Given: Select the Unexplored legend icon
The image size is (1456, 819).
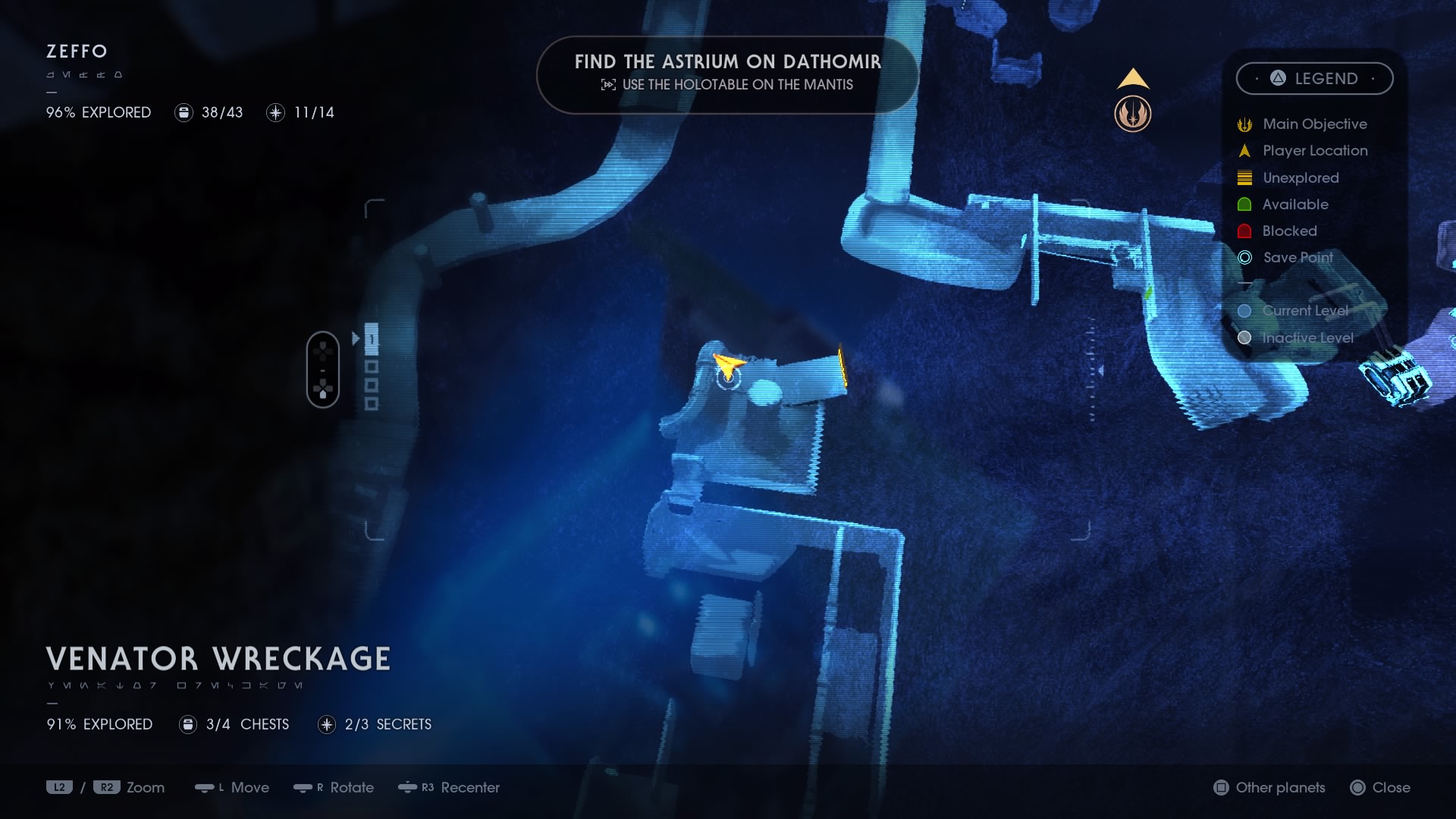Looking at the screenshot, I should 1244,177.
